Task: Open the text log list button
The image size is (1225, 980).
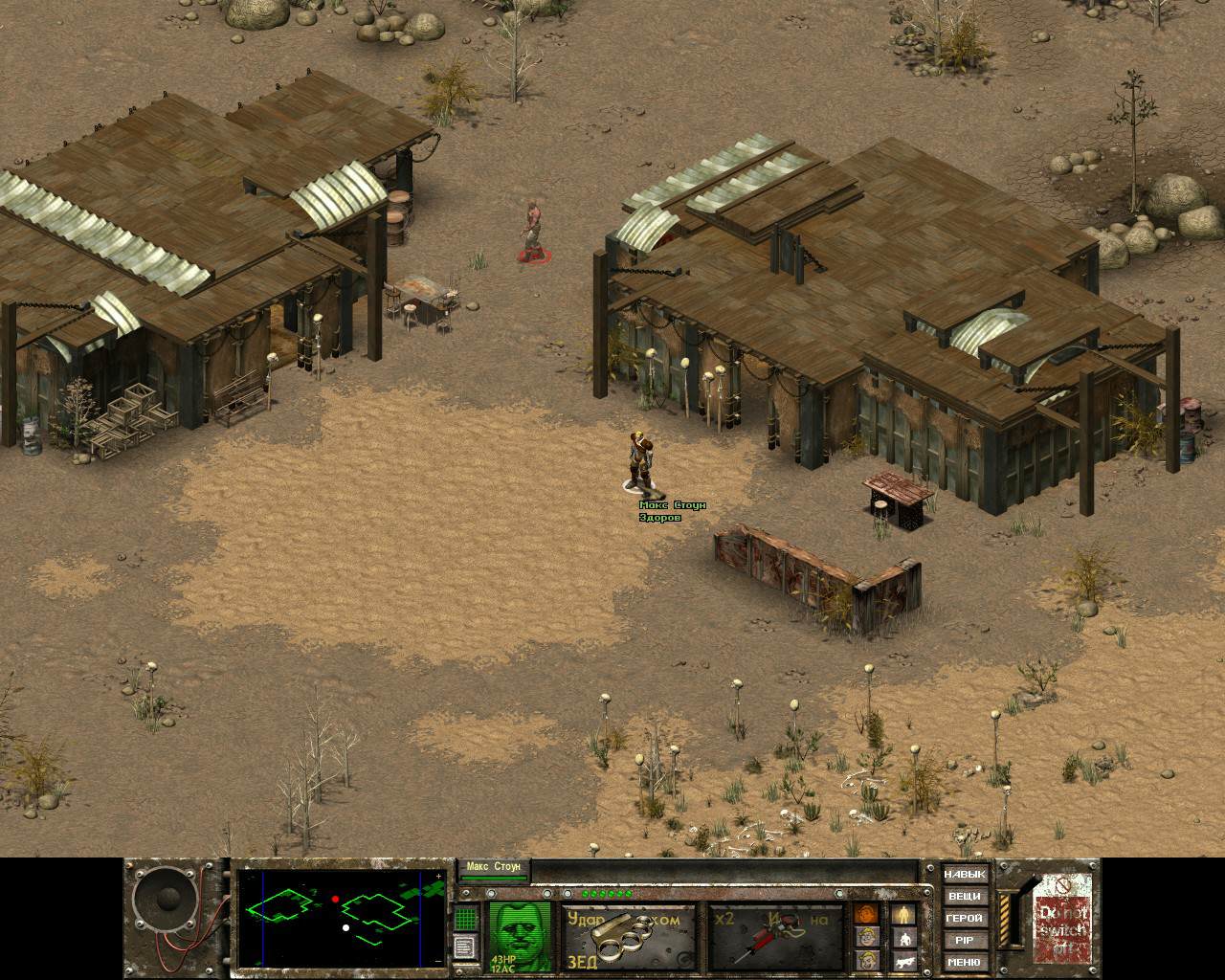Action: [465, 947]
